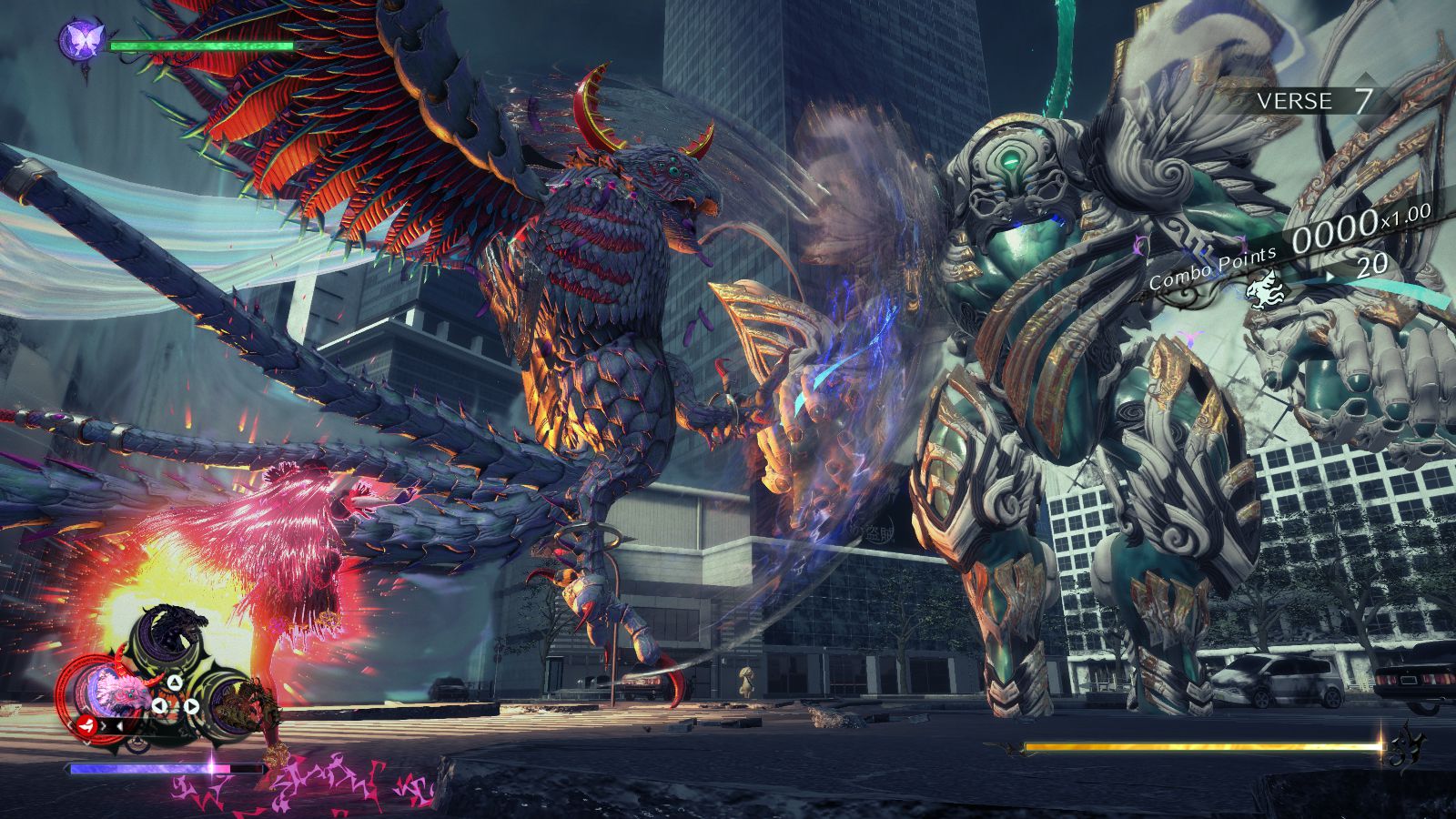
Task: Choose the black dragon demon slot
Action: coord(171,630)
